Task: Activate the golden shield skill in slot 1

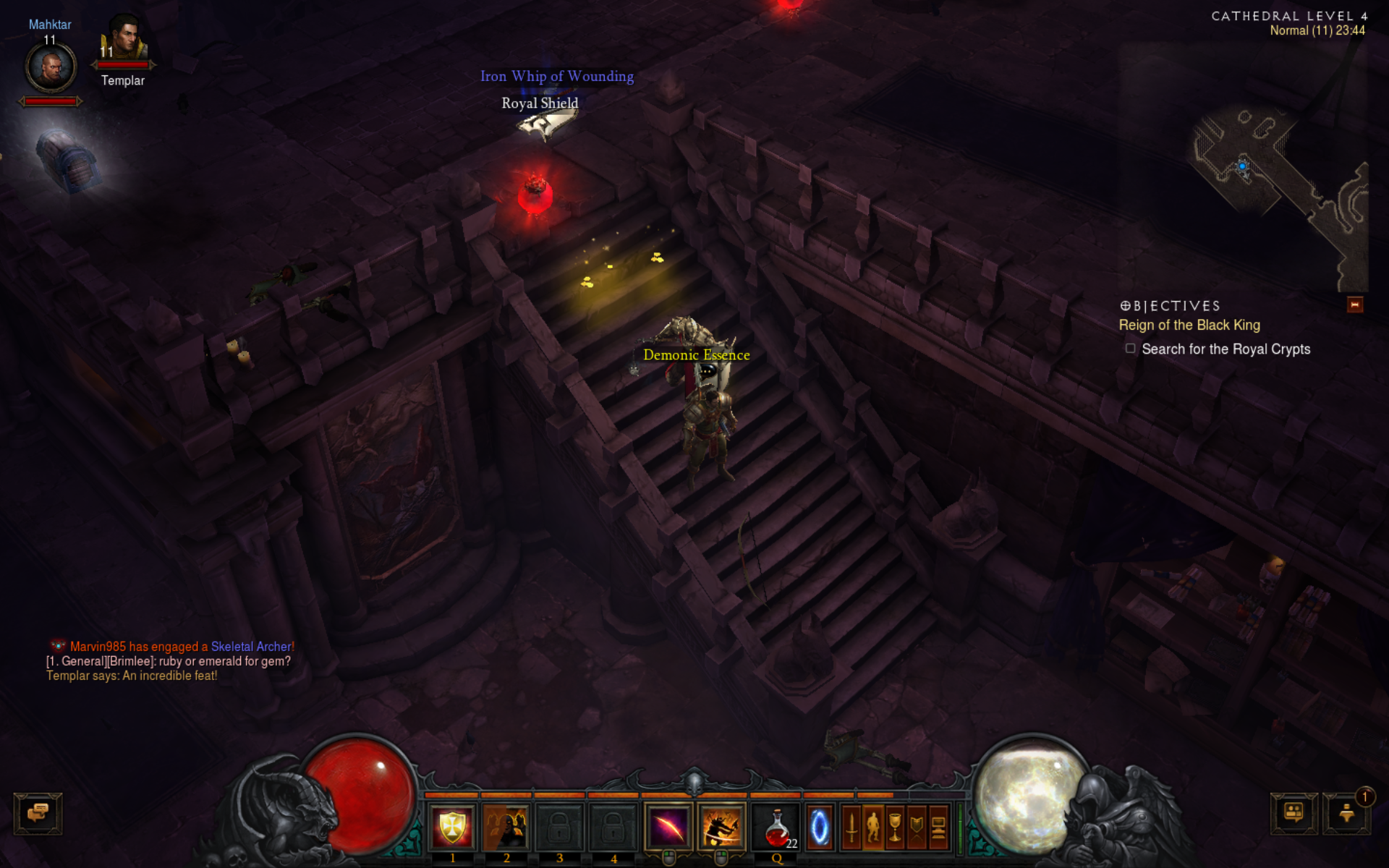Action: 452,827
